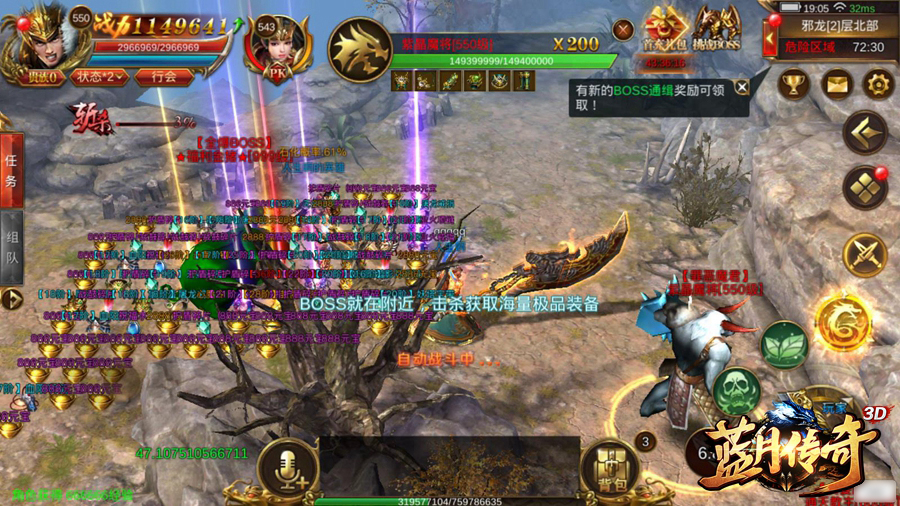Close the BOSS通缉 reward notification
The height and width of the screenshot is (506, 900).
tap(741, 87)
